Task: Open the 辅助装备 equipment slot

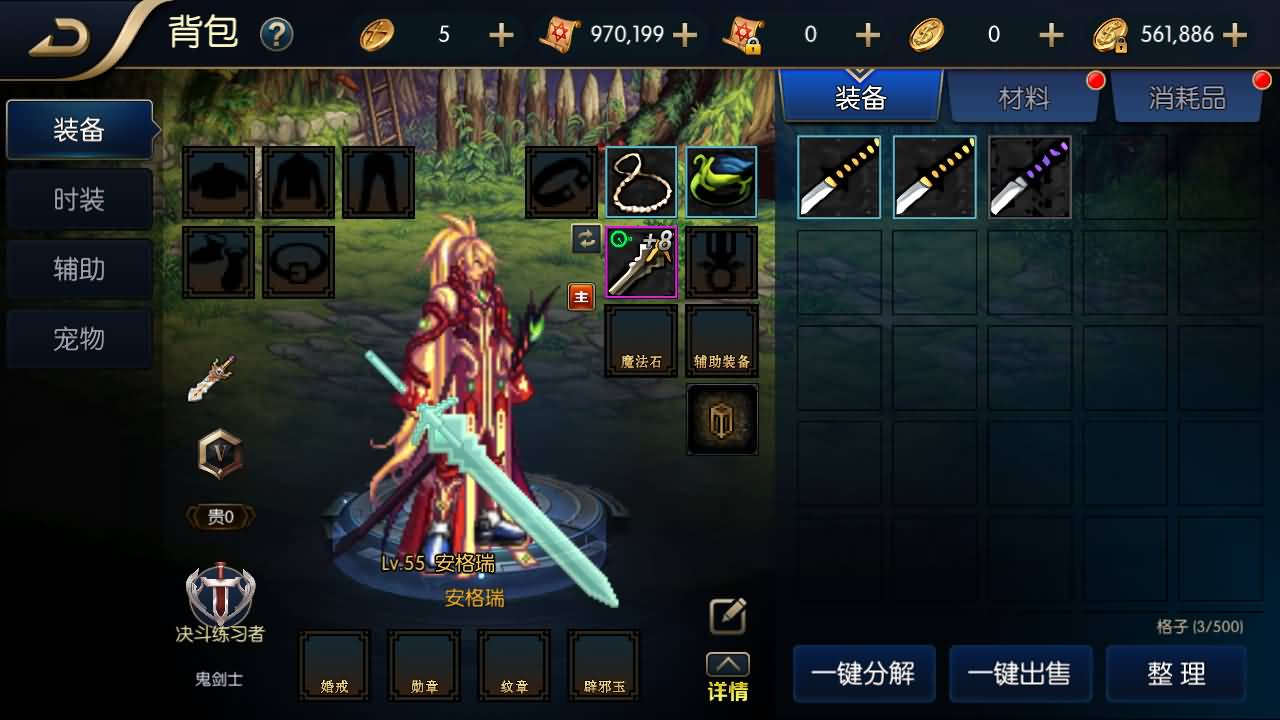Action: [722, 340]
